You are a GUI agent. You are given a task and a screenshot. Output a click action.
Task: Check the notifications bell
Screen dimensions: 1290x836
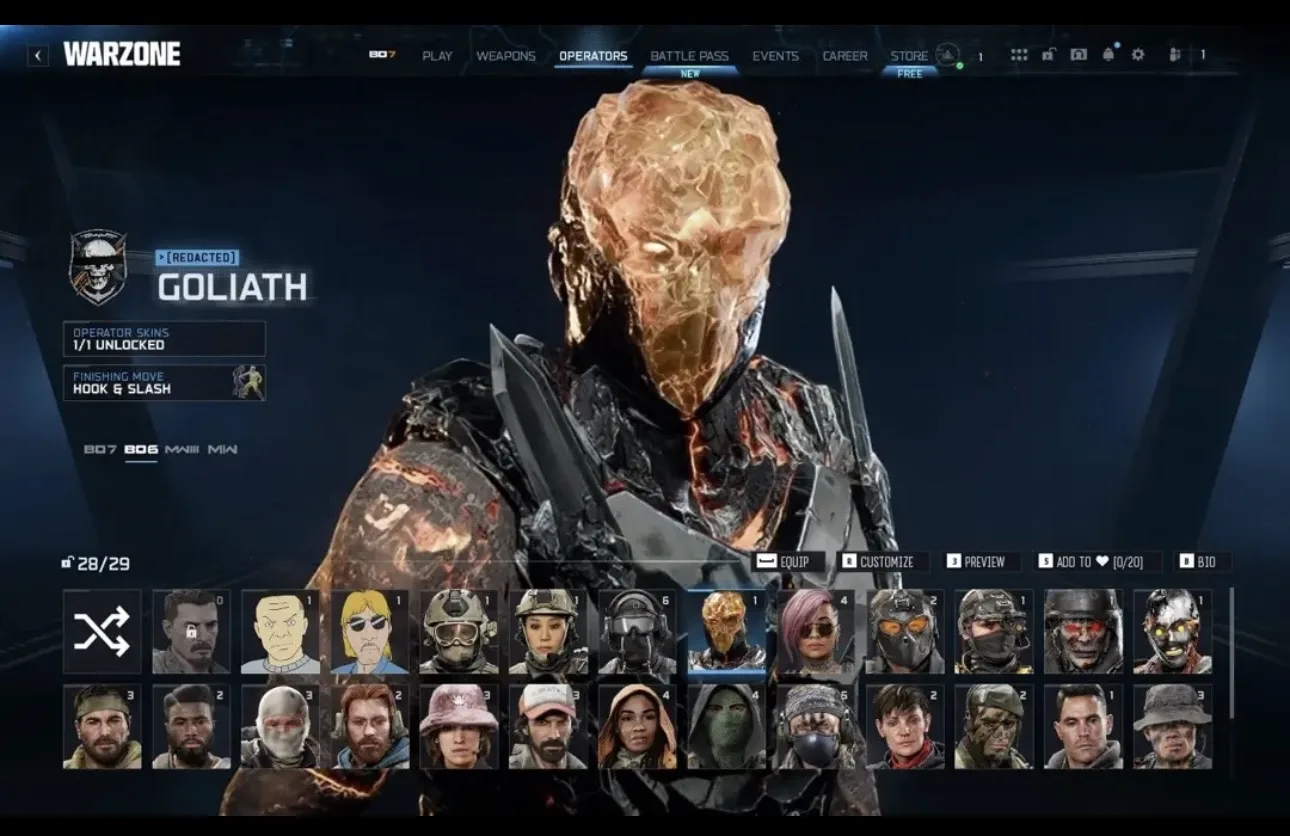1108,55
